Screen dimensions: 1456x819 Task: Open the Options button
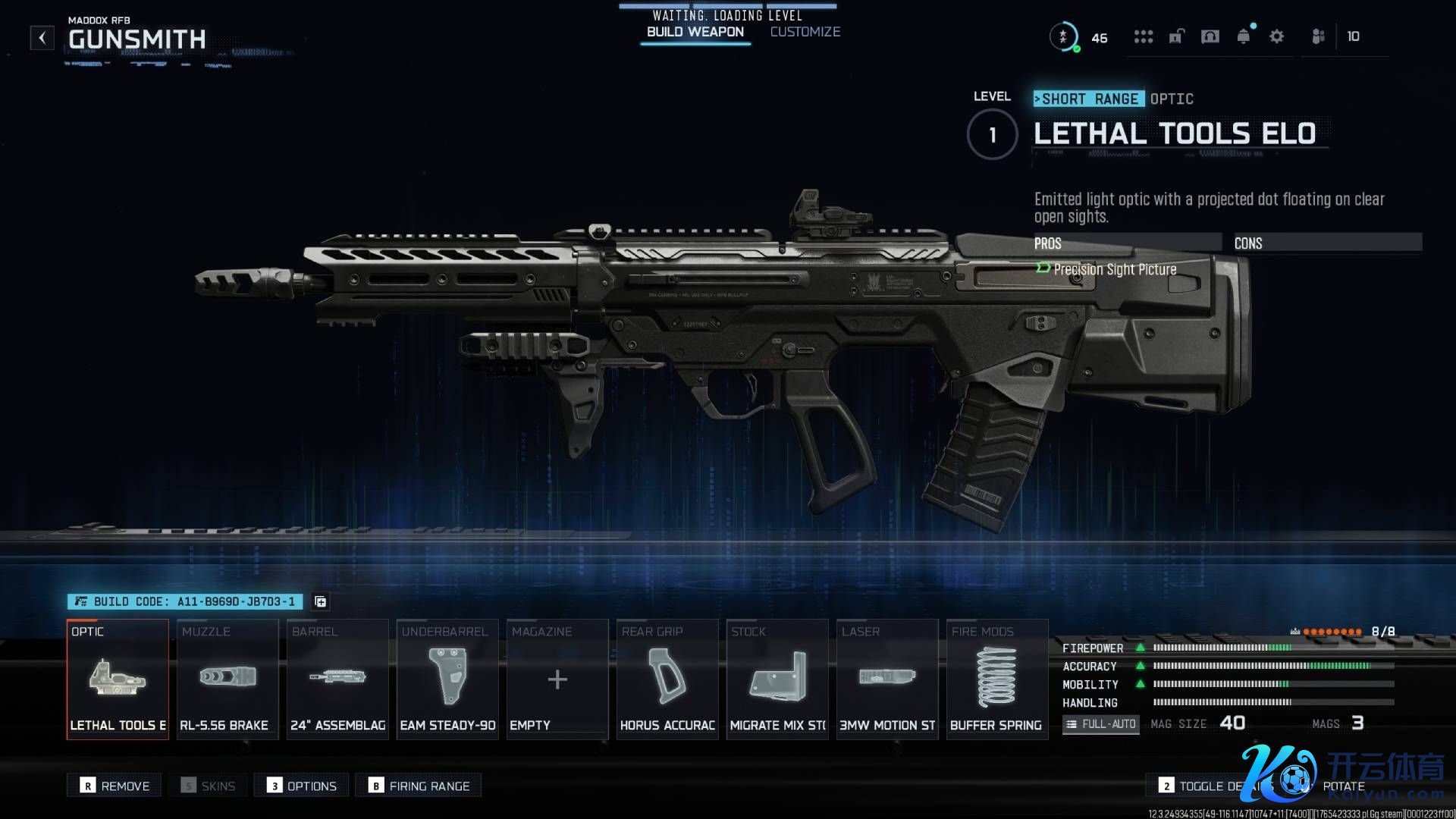(x=302, y=786)
